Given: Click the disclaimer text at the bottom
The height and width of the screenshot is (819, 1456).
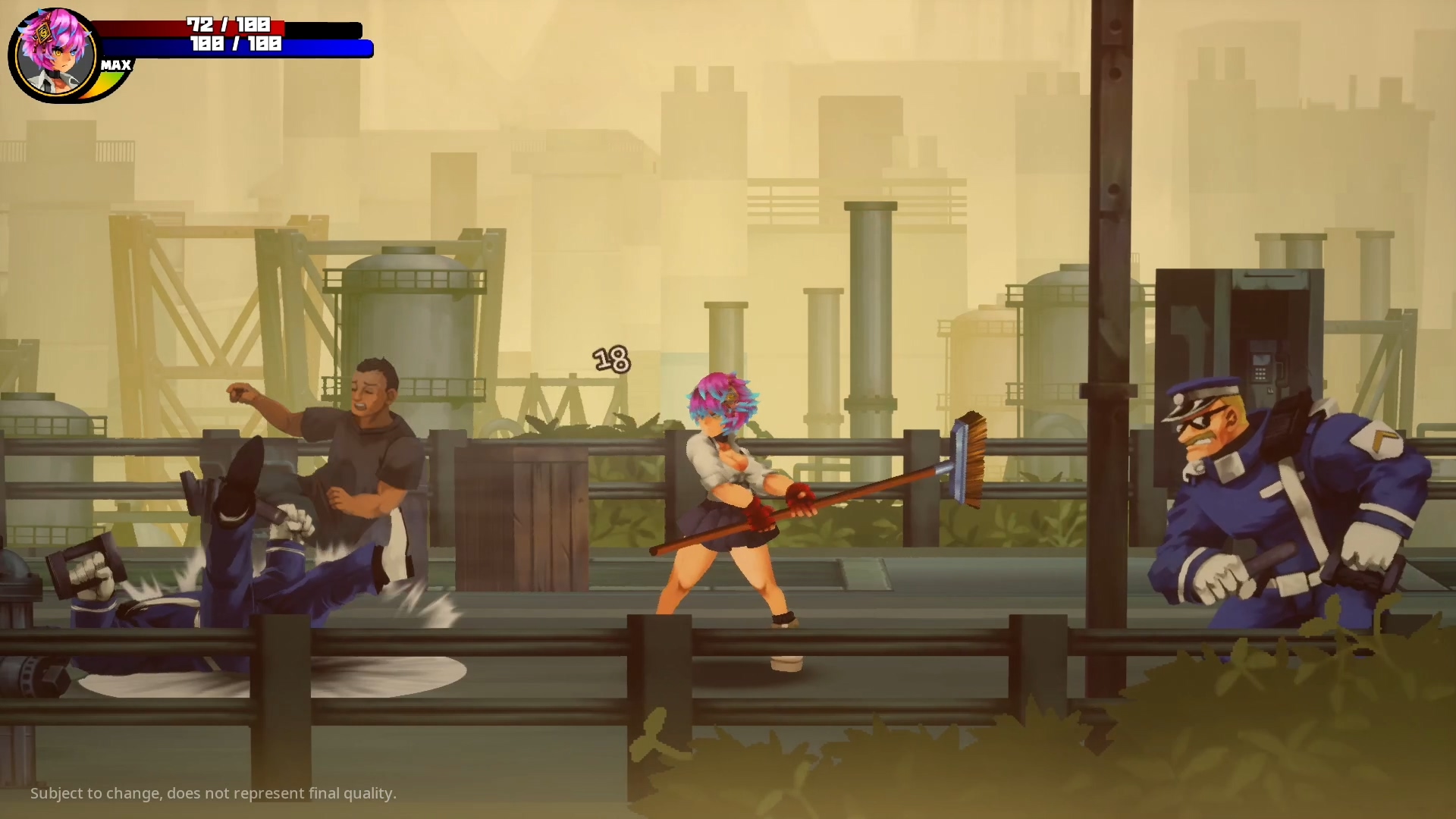Looking at the screenshot, I should point(215,794).
